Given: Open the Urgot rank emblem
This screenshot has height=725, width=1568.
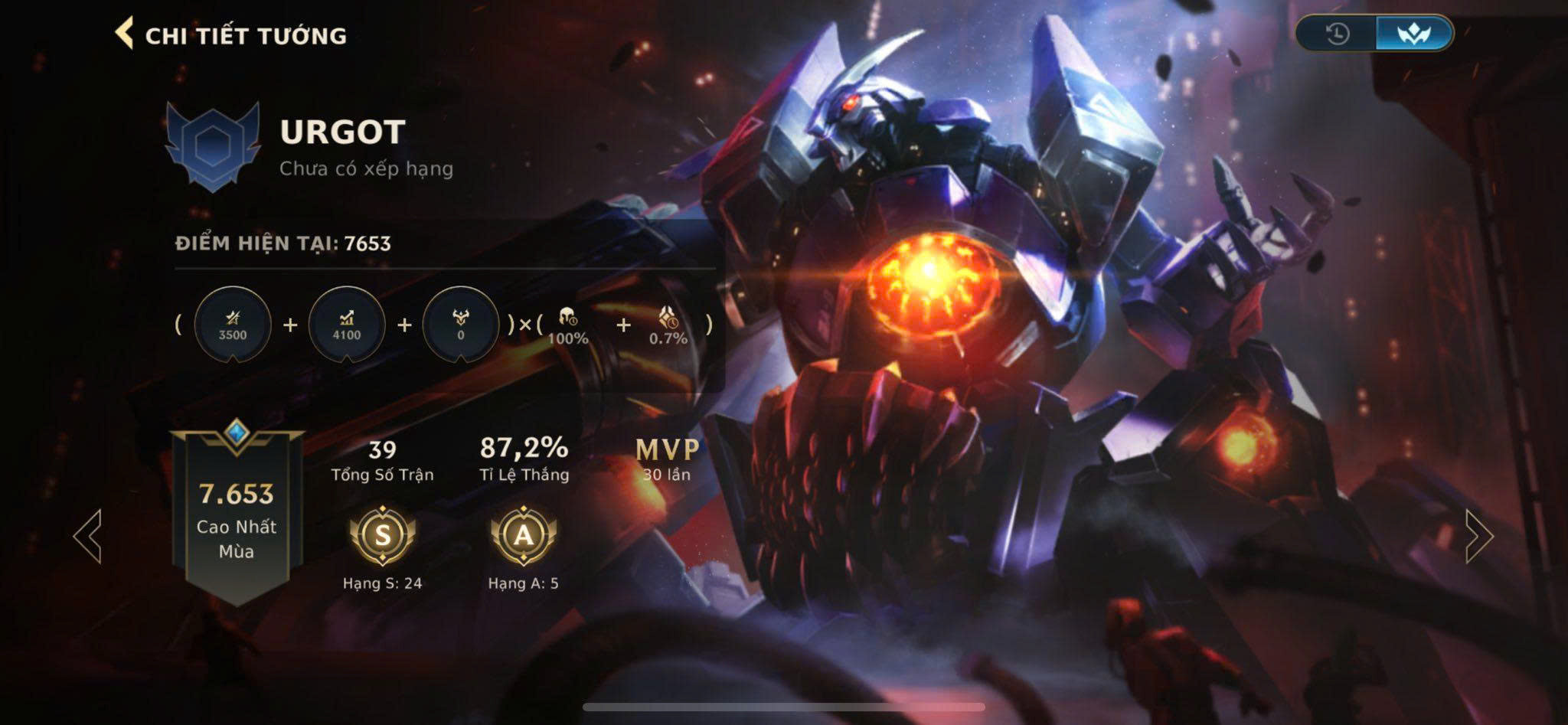Looking at the screenshot, I should 213,145.
